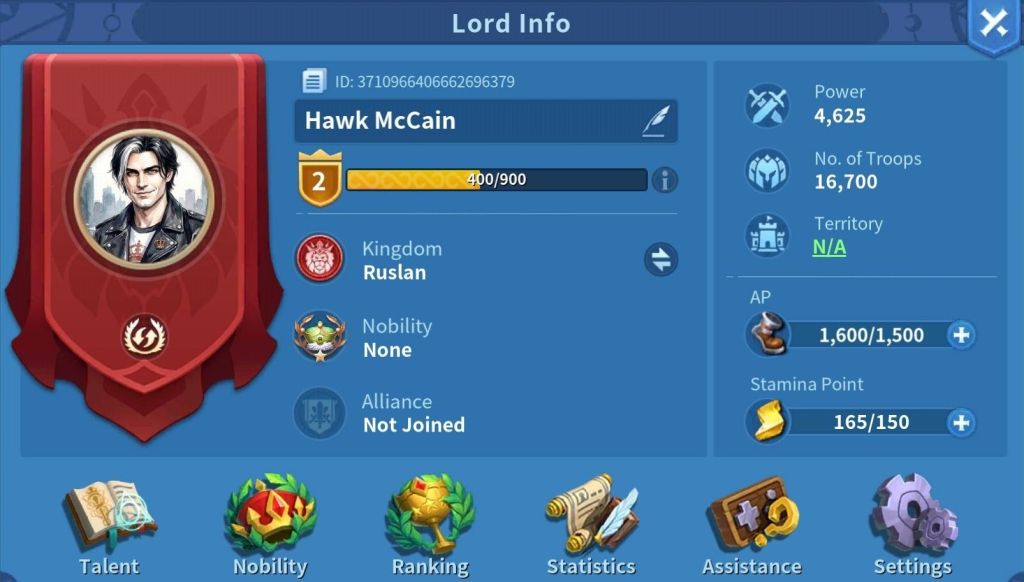Show level experience info
Image resolution: width=1024 pixels, height=582 pixels.
664,180
